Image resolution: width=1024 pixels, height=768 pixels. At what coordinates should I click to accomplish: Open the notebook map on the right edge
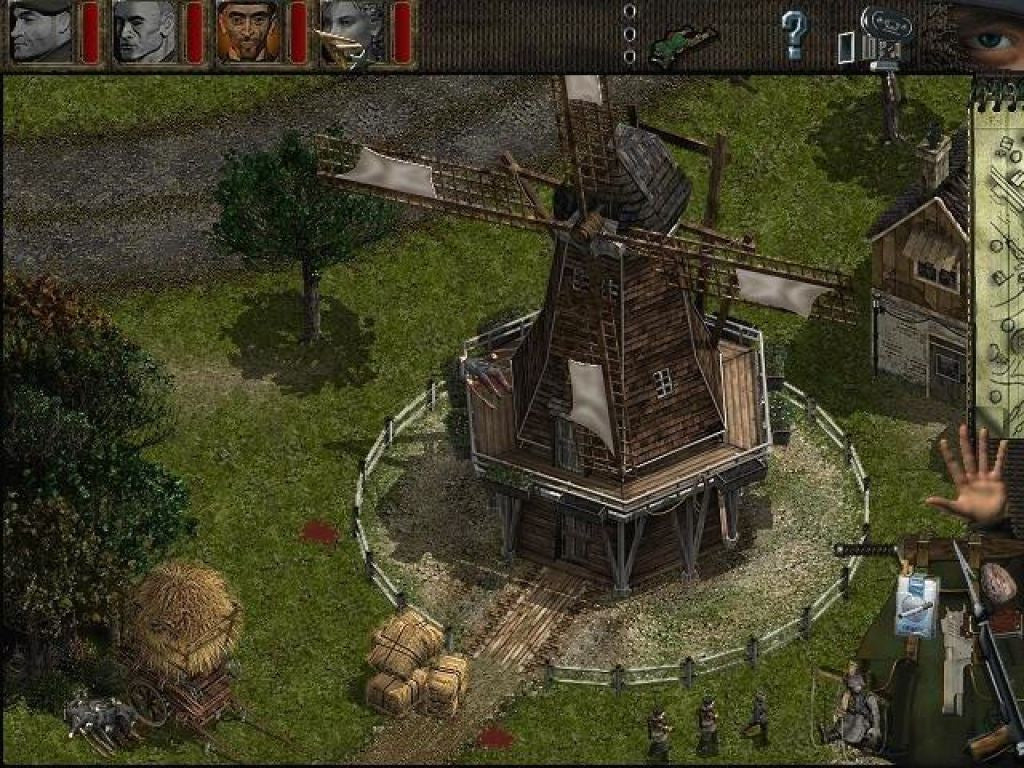[1000, 260]
